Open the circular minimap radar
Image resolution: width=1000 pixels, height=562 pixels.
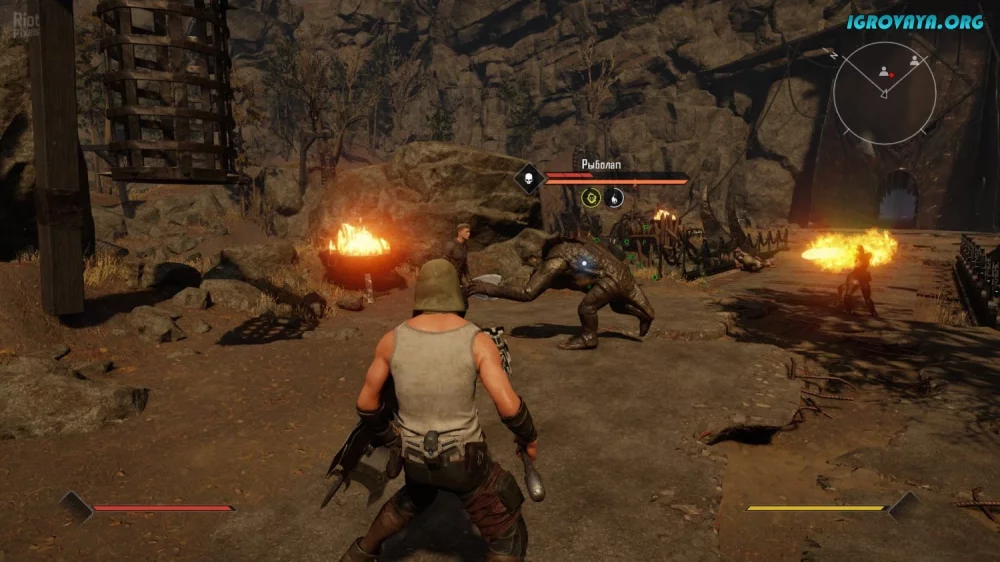[x=884, y=94]
